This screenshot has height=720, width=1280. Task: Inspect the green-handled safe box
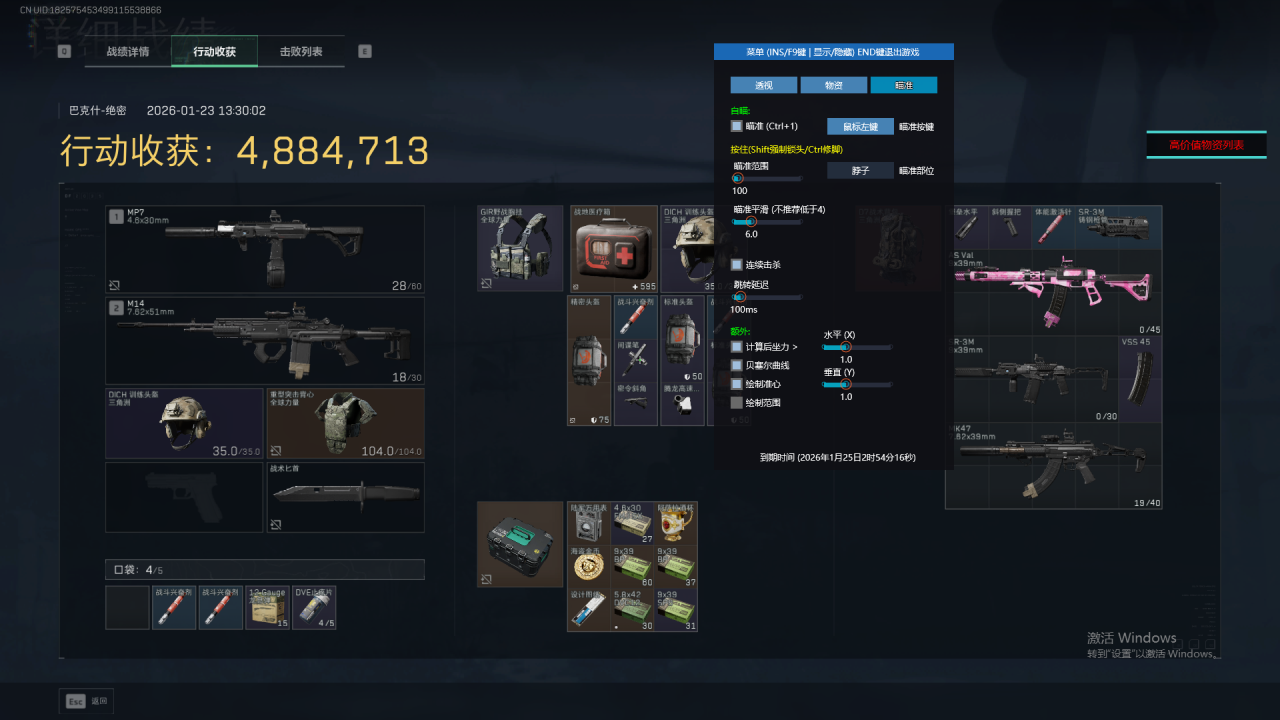[519, 544]
